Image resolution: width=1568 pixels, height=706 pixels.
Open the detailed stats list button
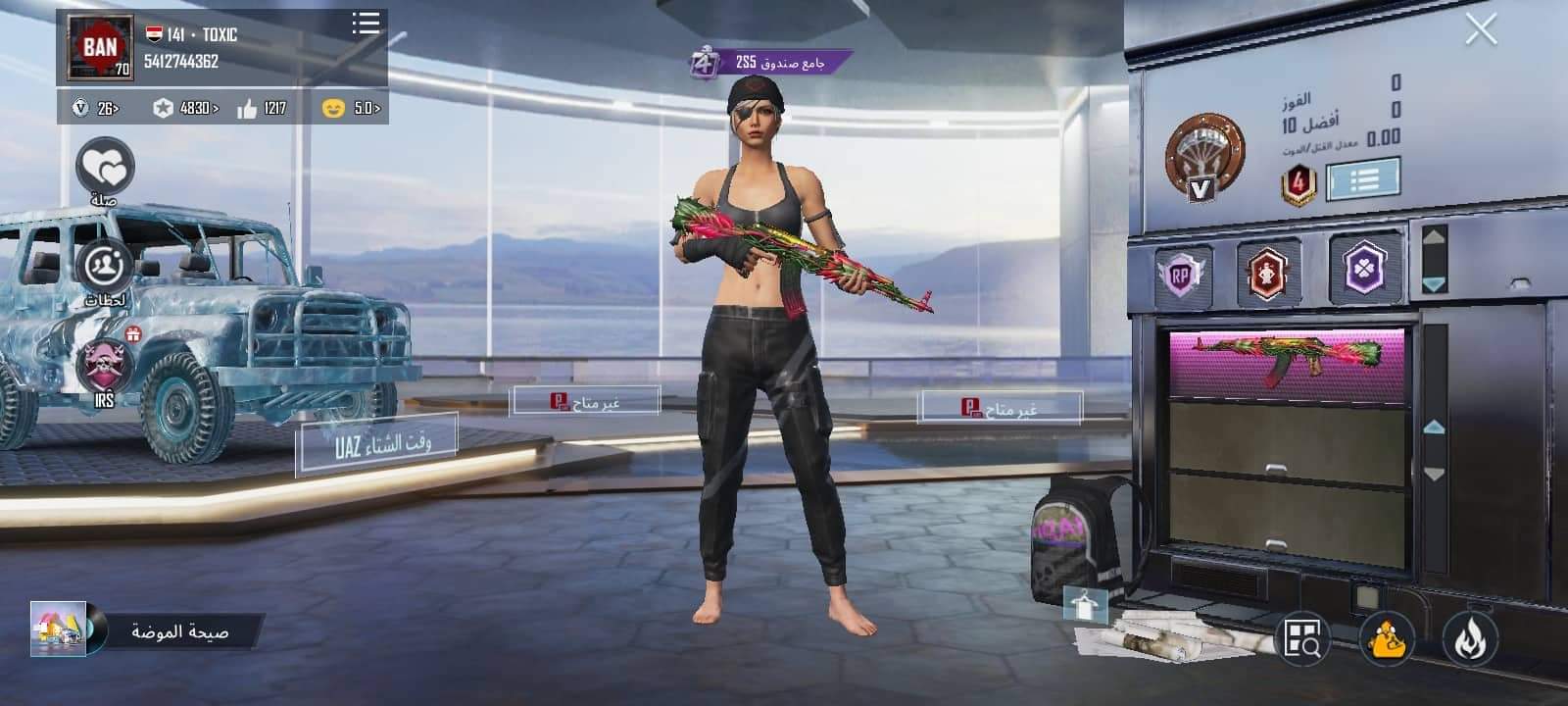[1362, 179]
